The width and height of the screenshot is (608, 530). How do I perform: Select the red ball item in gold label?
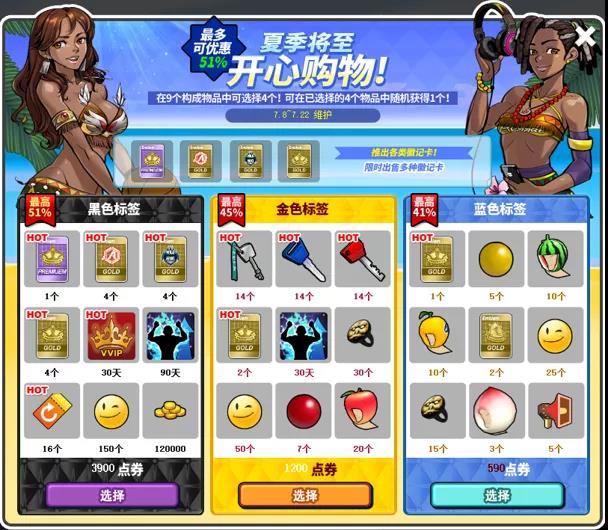click(x=303, y=410)
